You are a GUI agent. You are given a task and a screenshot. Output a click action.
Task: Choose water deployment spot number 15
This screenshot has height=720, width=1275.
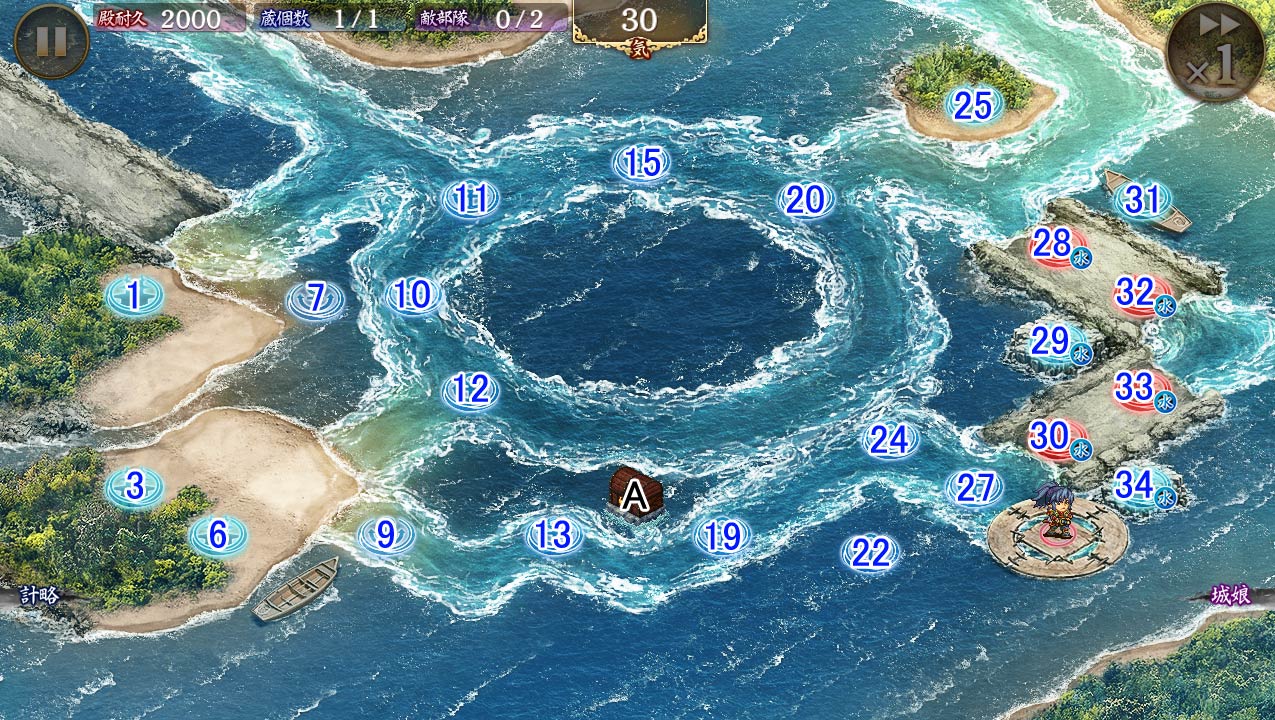click(x=641, y=163)
